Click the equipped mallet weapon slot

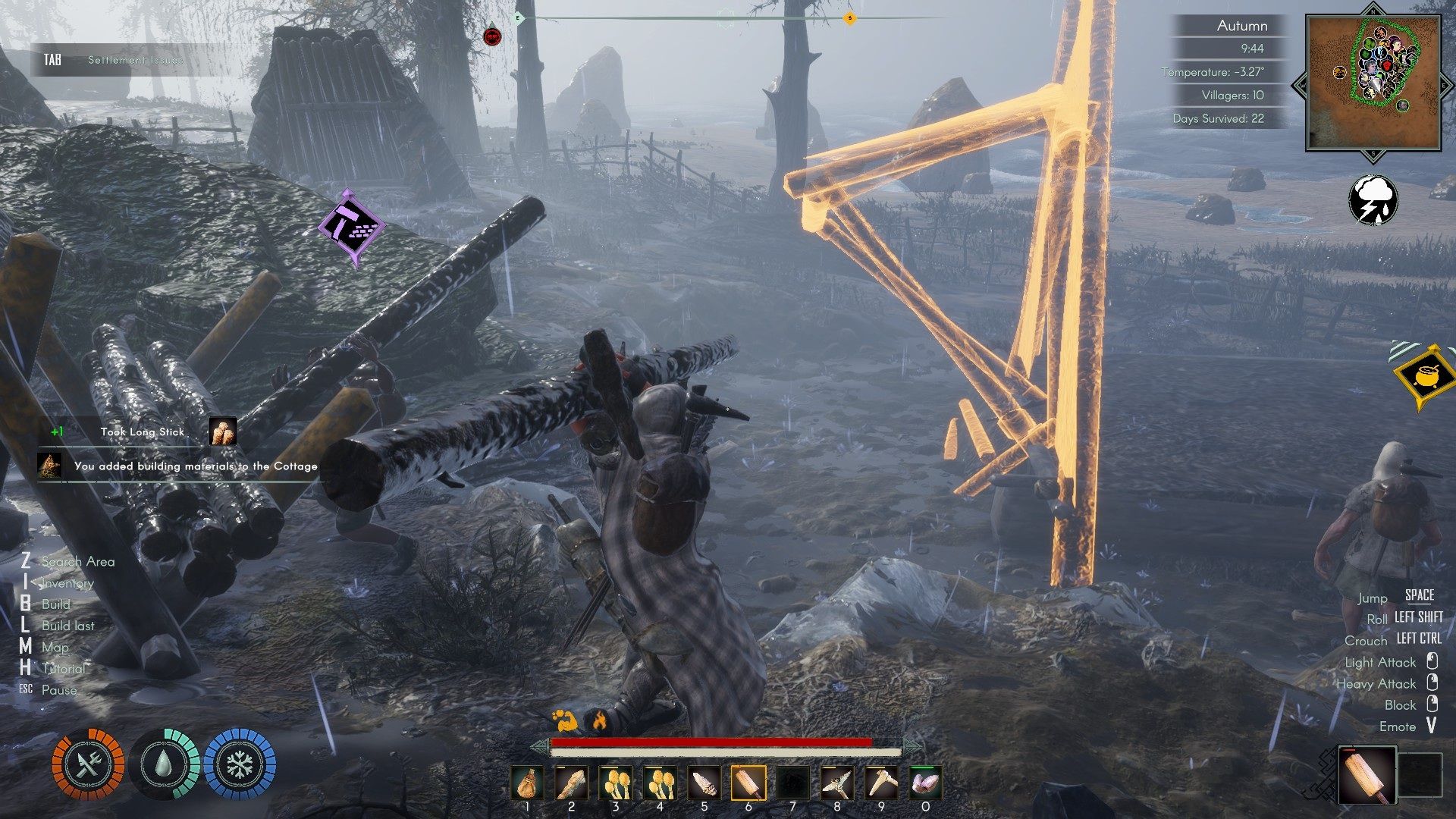coord(1367,774)
